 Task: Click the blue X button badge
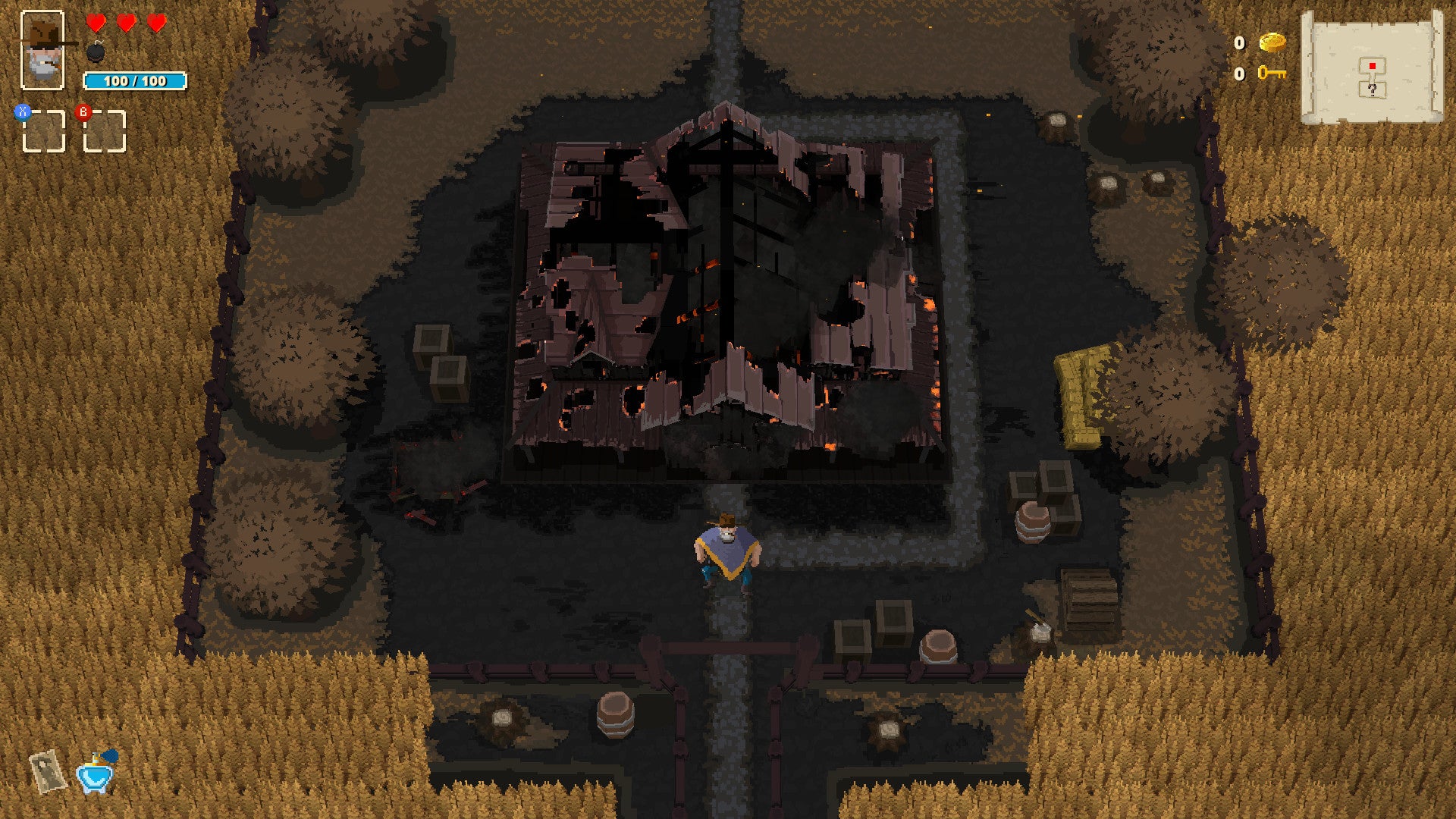pyautogui.click(x=23, y=113)
